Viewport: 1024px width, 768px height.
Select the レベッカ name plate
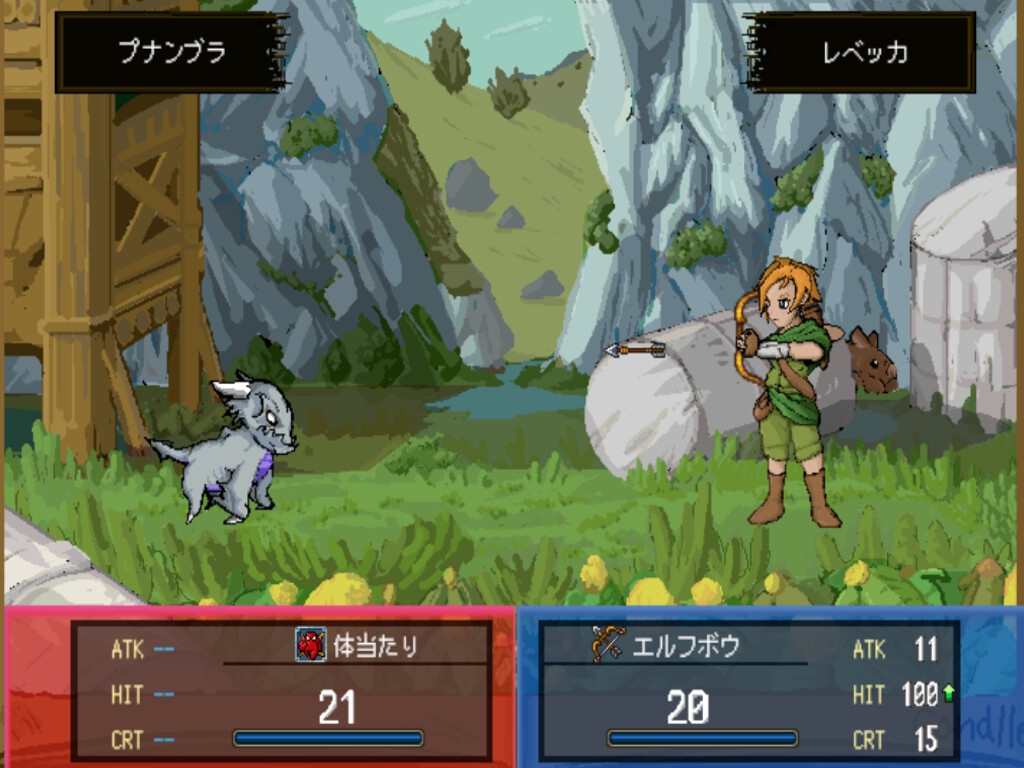pos(861,53)
